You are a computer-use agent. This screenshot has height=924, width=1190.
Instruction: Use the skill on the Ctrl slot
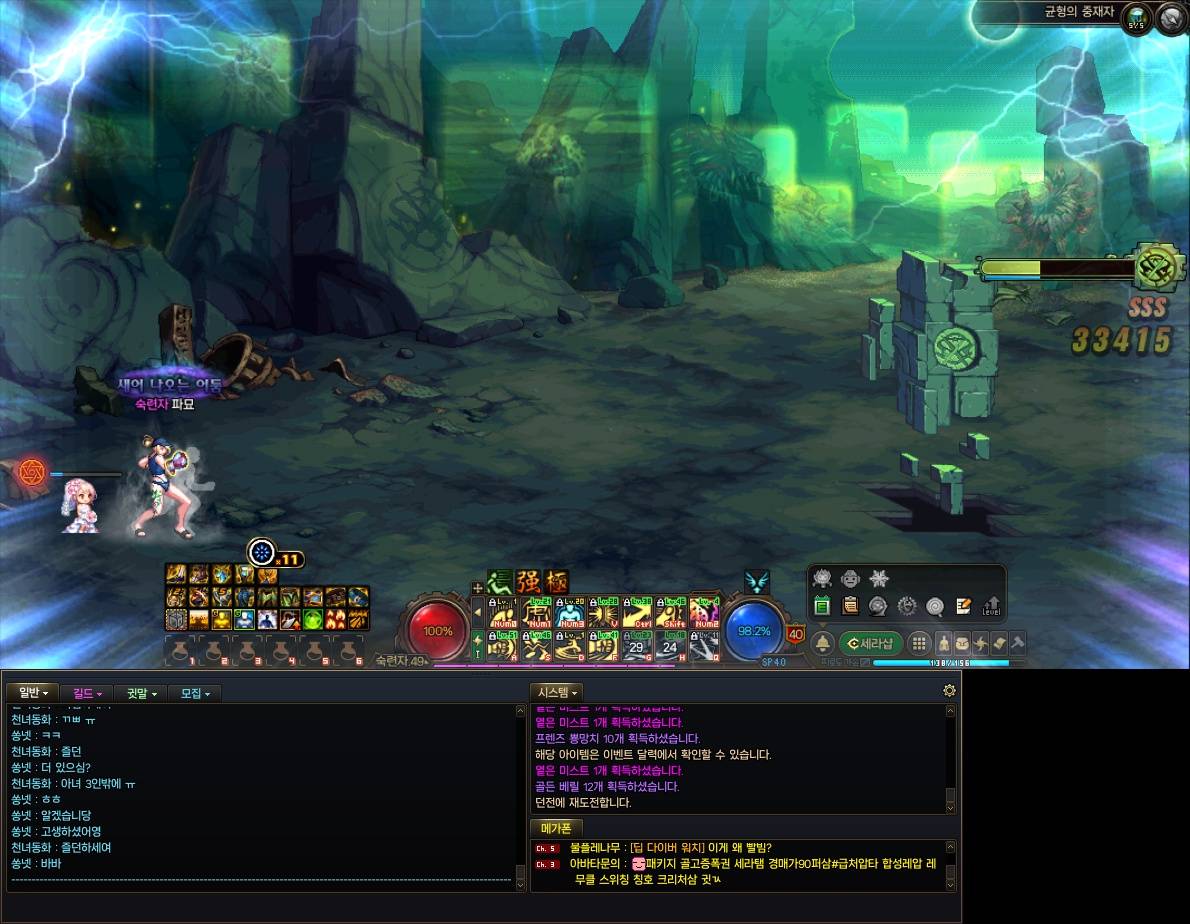pyautogui.click(x=637, y=612)
